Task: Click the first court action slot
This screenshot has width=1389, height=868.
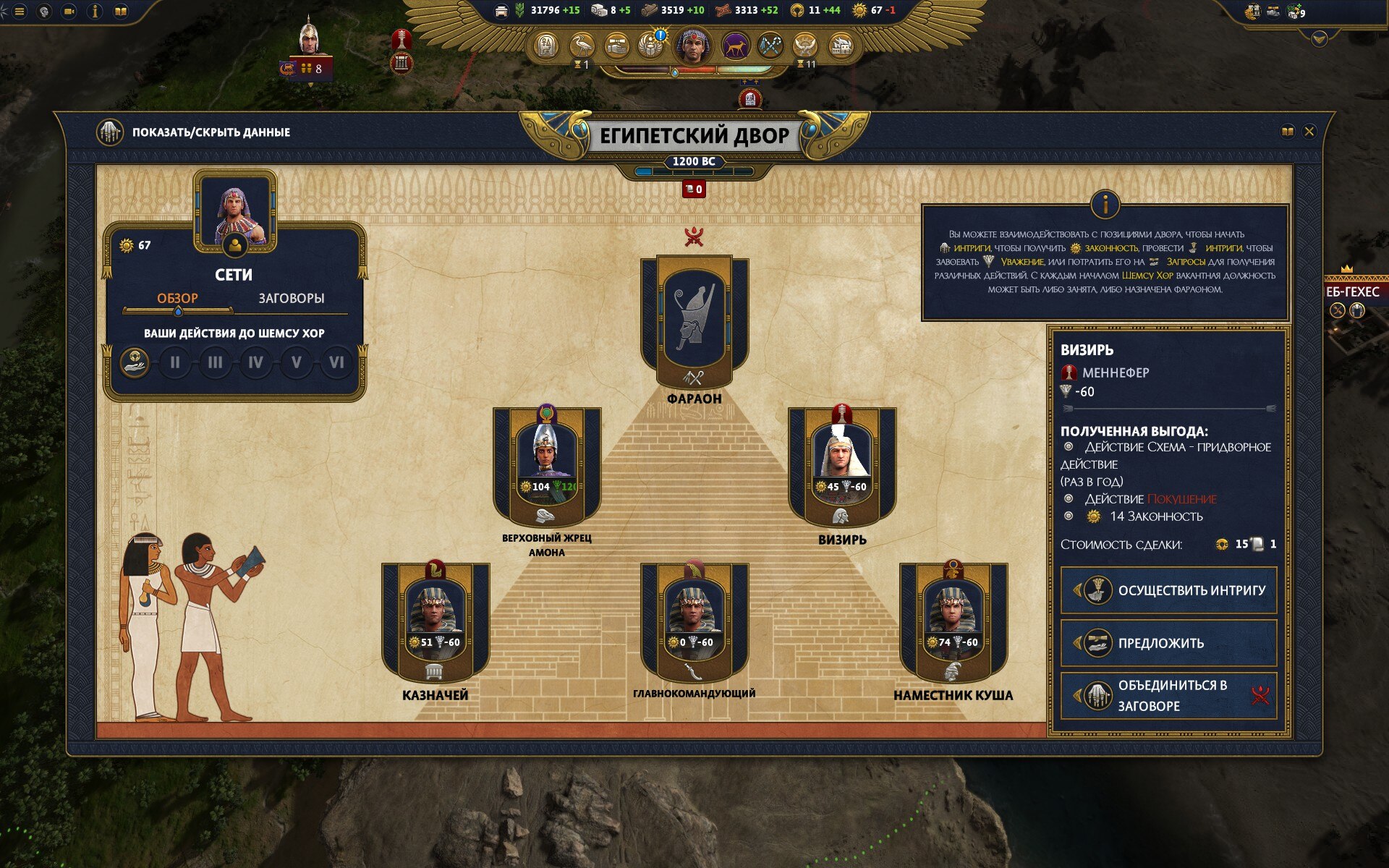Action: 135,362
